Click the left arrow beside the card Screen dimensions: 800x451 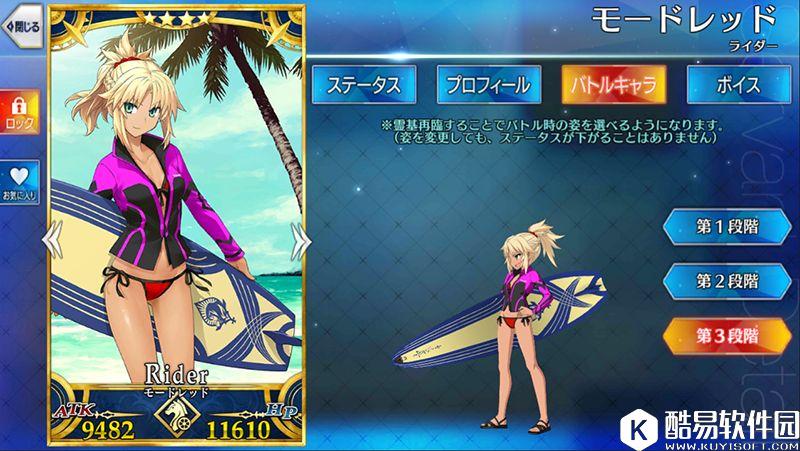(54, 238)
